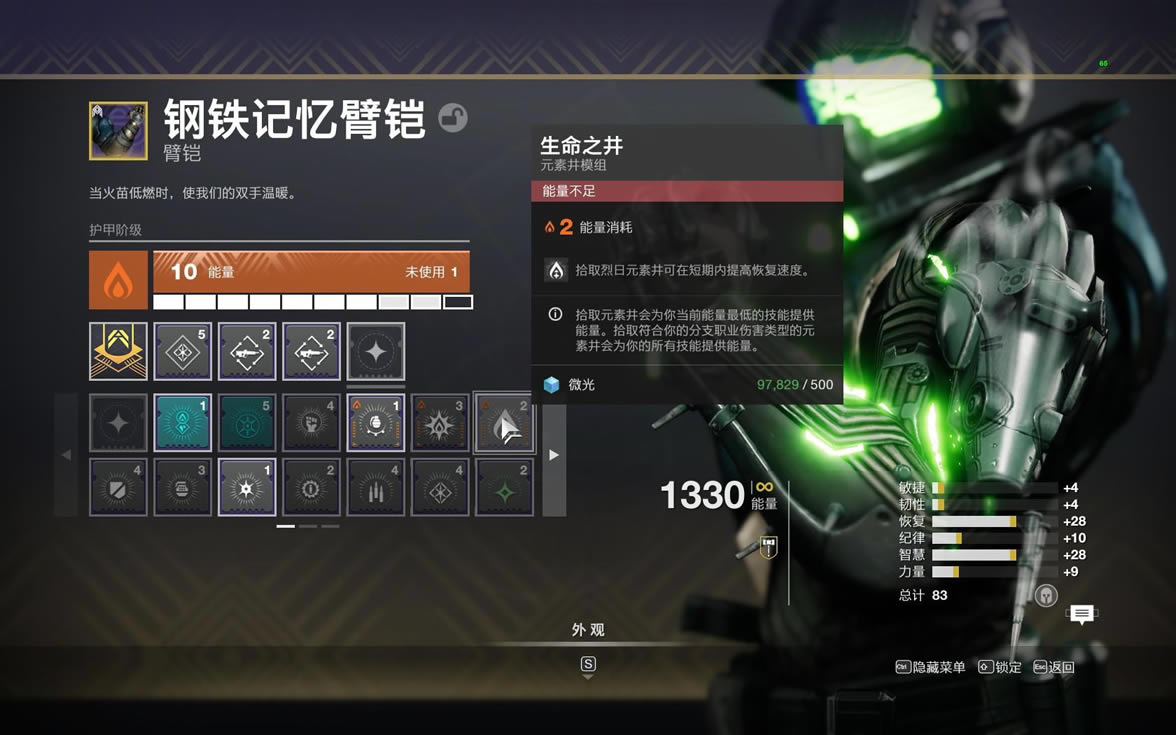1176x735 pixels.
Task: Equip the 生命之井 flame mod costing 2
Action: 503,423
